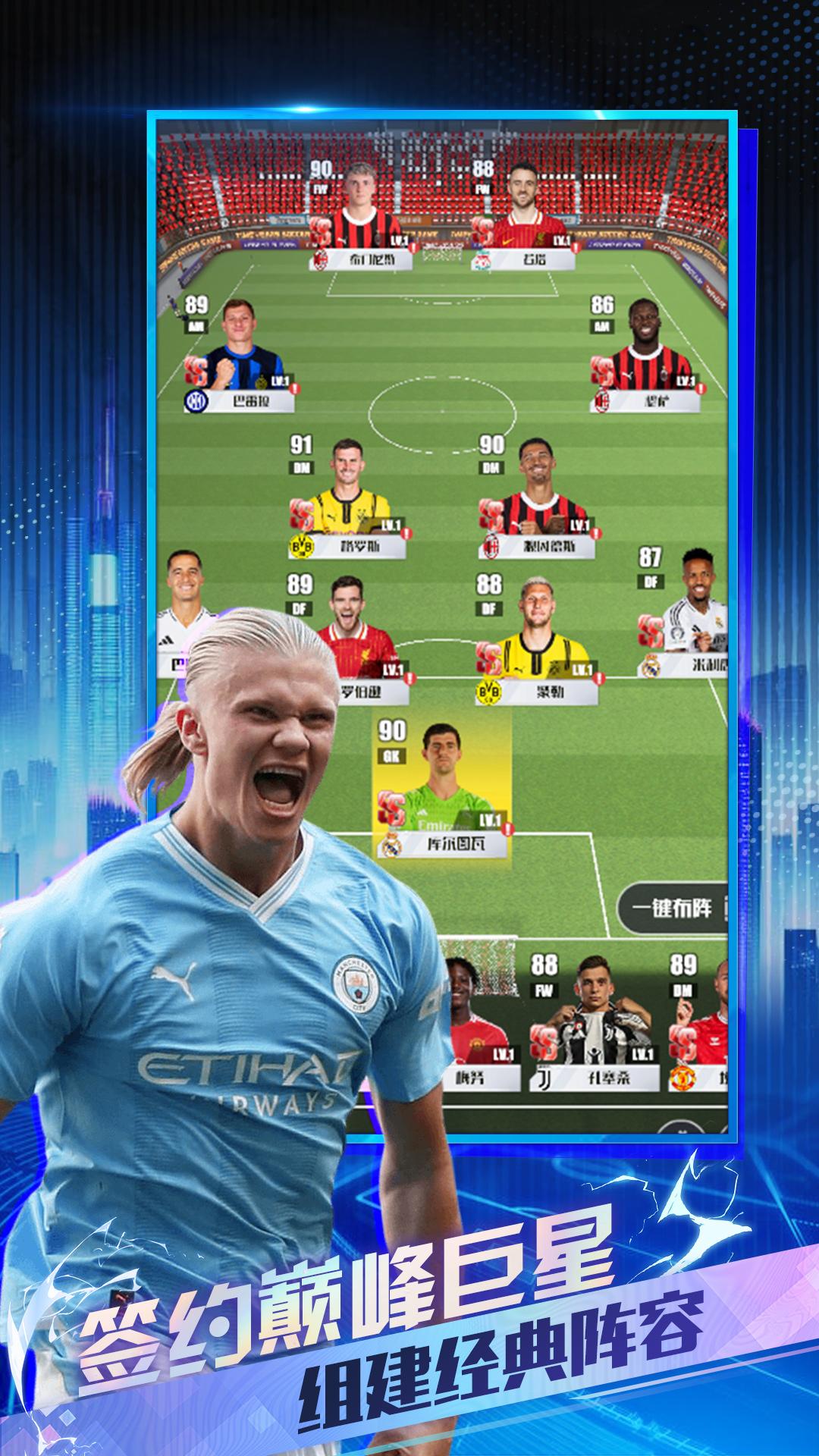Tap the 一键布阵 auto-formation button

tap(672, 908)
